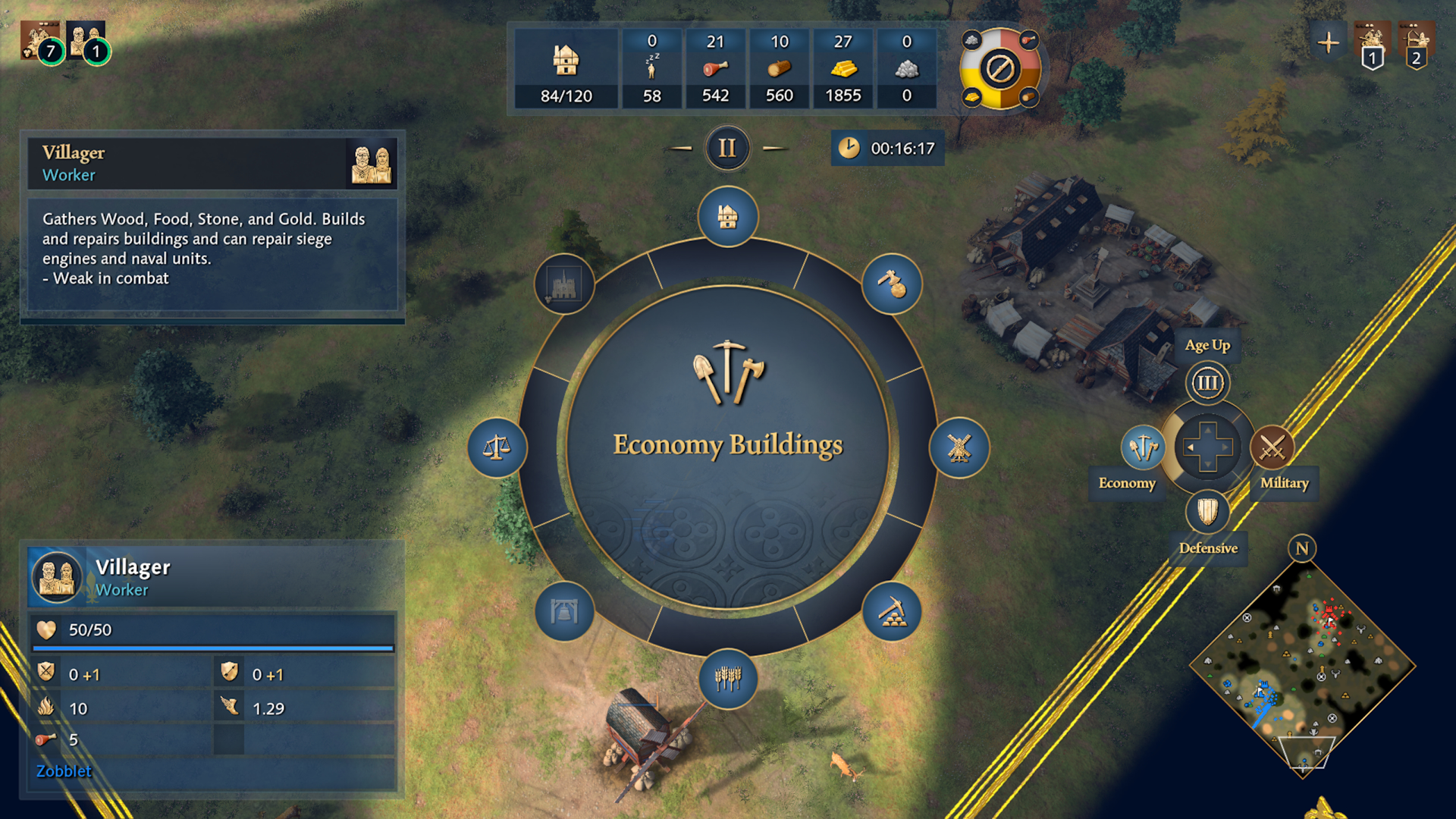Open the Age Up III category
1456x819 pixels.
coord(1207,383)
